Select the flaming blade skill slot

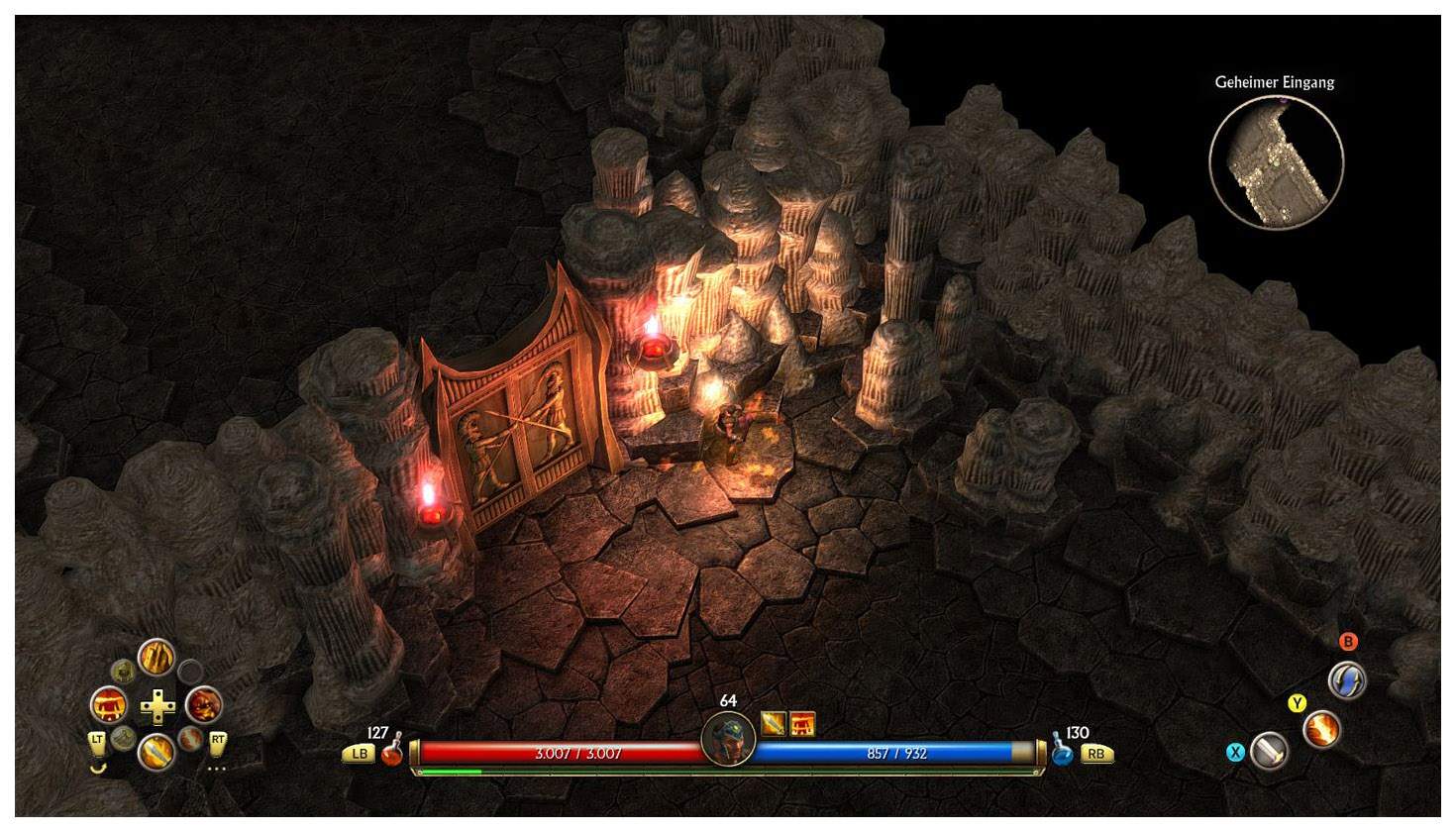156,753
